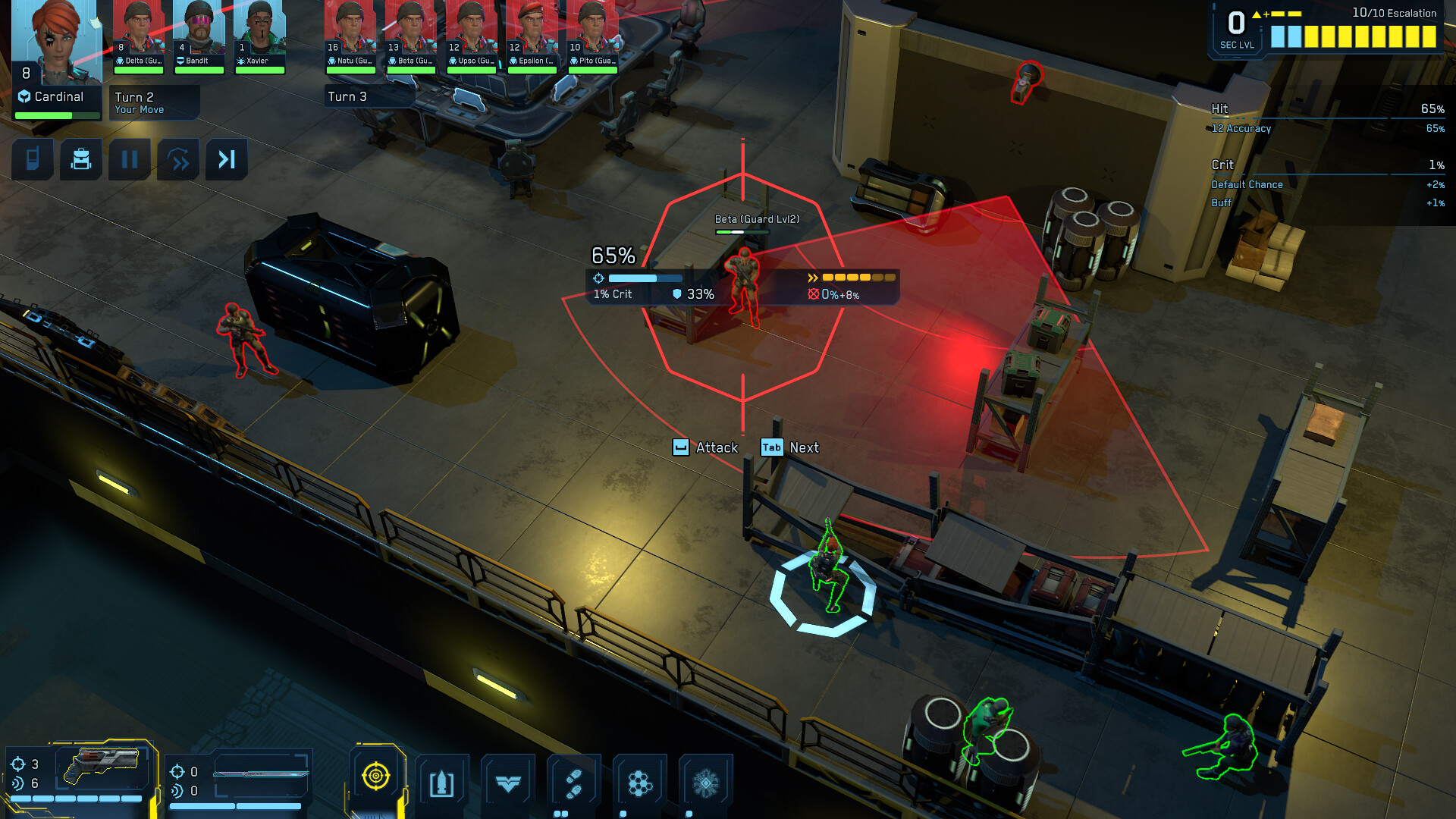
Task: Target the Beta (Guard Lvl2) enemy
Action: pos(743,284)
